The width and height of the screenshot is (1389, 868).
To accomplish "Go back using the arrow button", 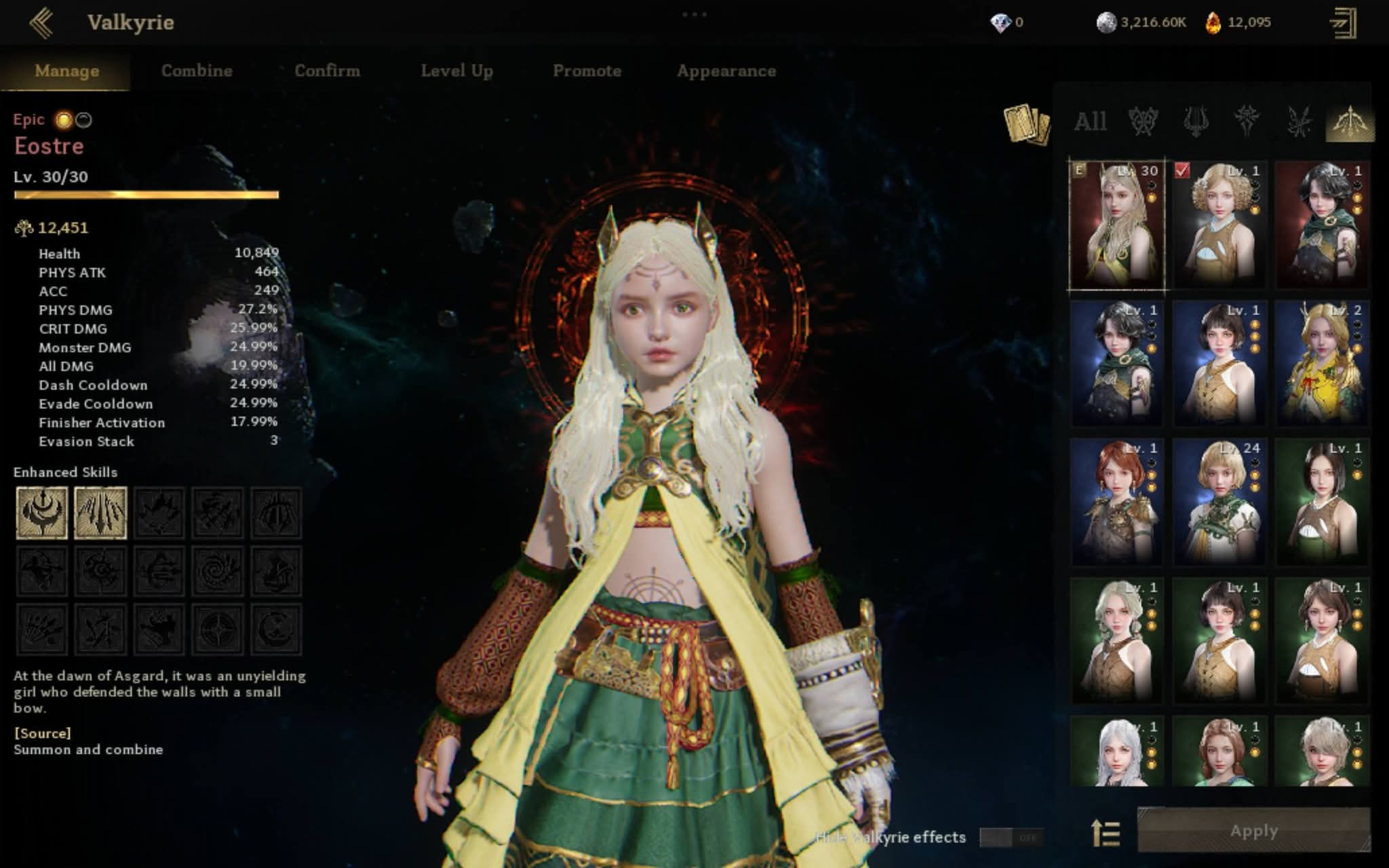I will 41,22.
